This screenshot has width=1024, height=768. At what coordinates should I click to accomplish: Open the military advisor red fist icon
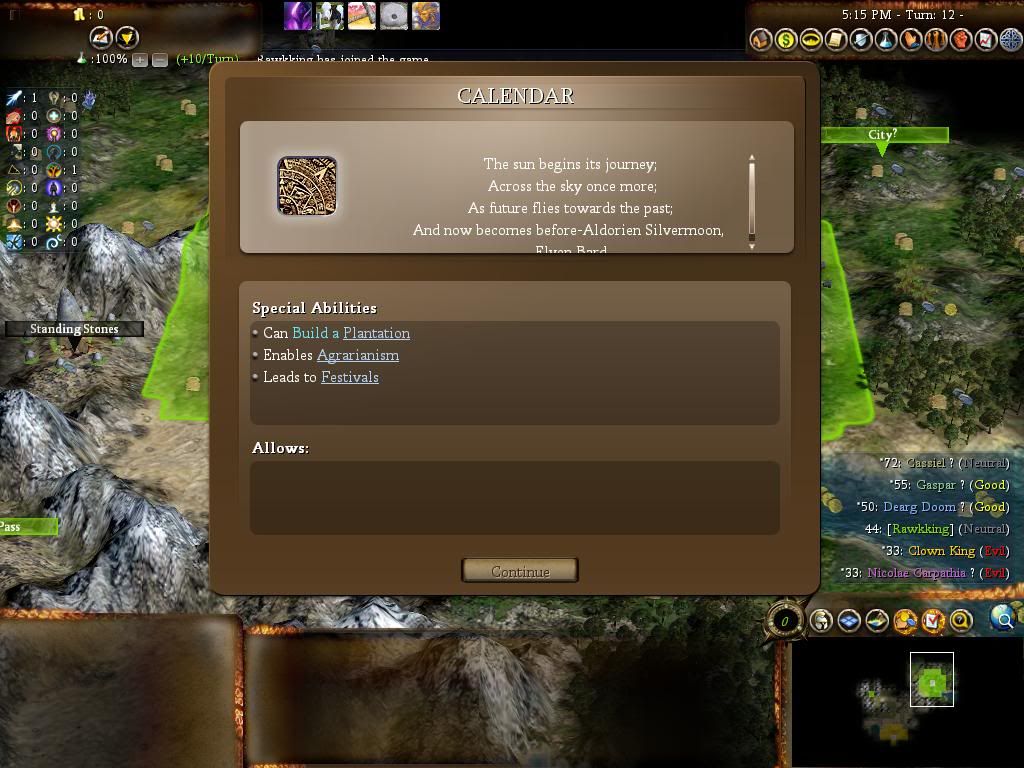(x=960, y=40)
